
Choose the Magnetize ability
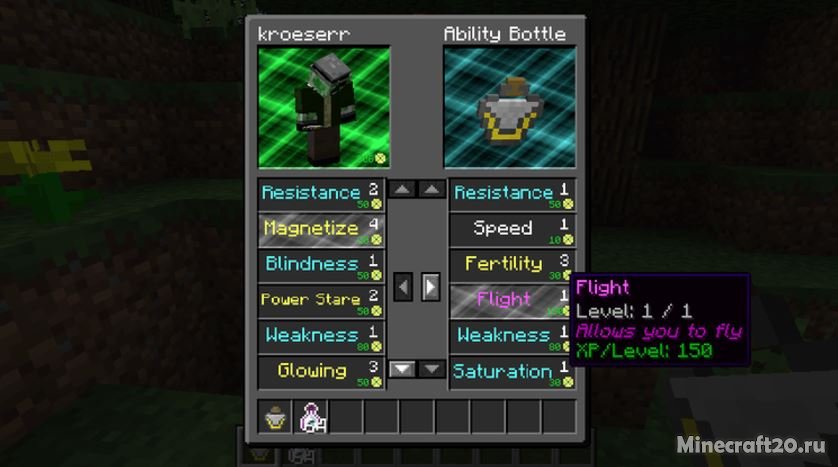point(320,229)
